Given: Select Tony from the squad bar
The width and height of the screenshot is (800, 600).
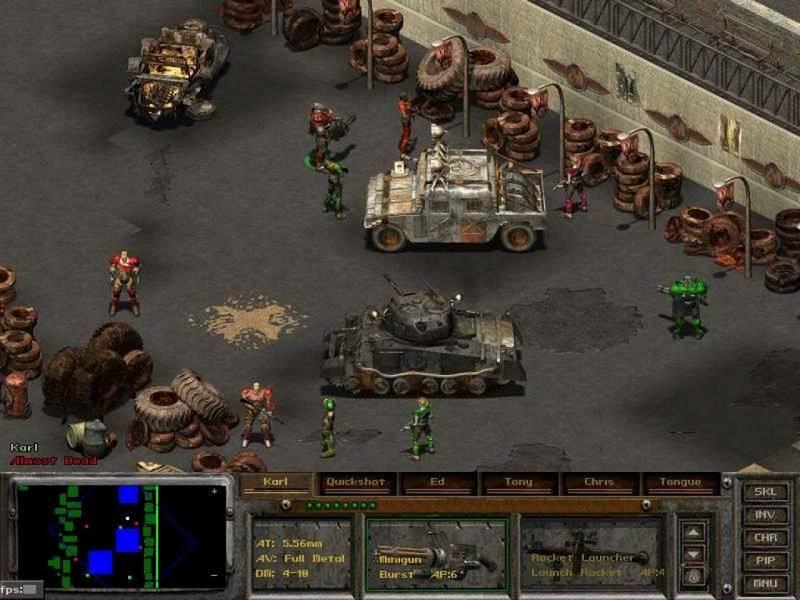Looking at the screenshot, I should tap(518, 483).
